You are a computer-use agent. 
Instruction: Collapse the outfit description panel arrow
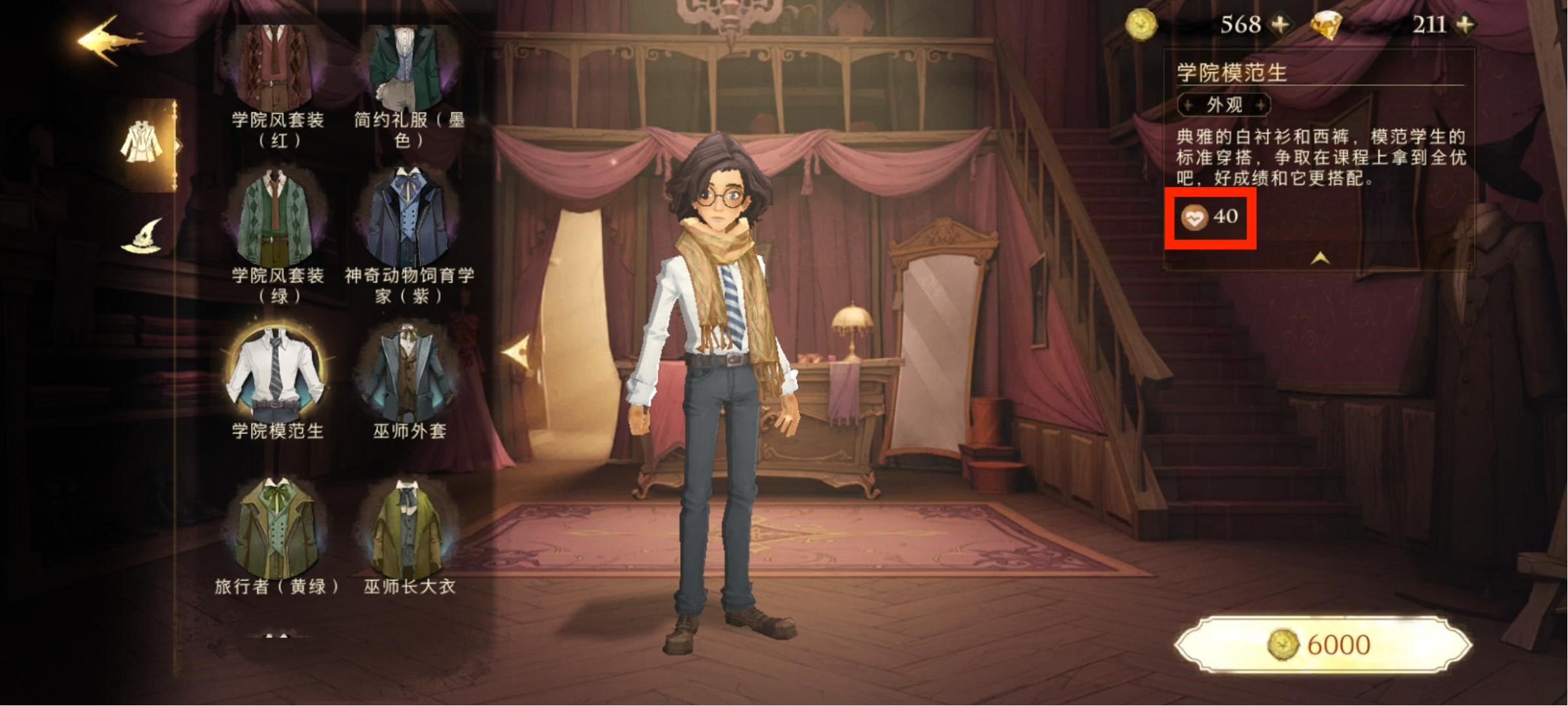pos(1320,259)
